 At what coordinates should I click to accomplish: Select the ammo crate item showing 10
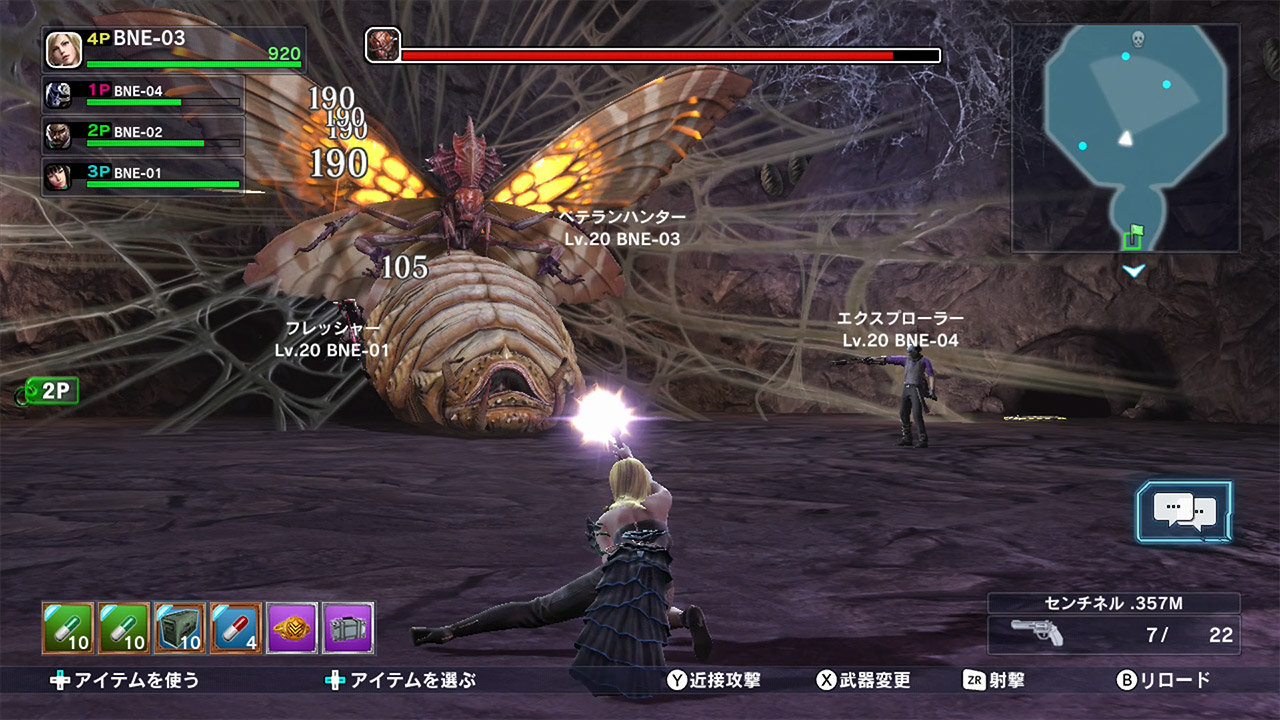tap(178, 625)
